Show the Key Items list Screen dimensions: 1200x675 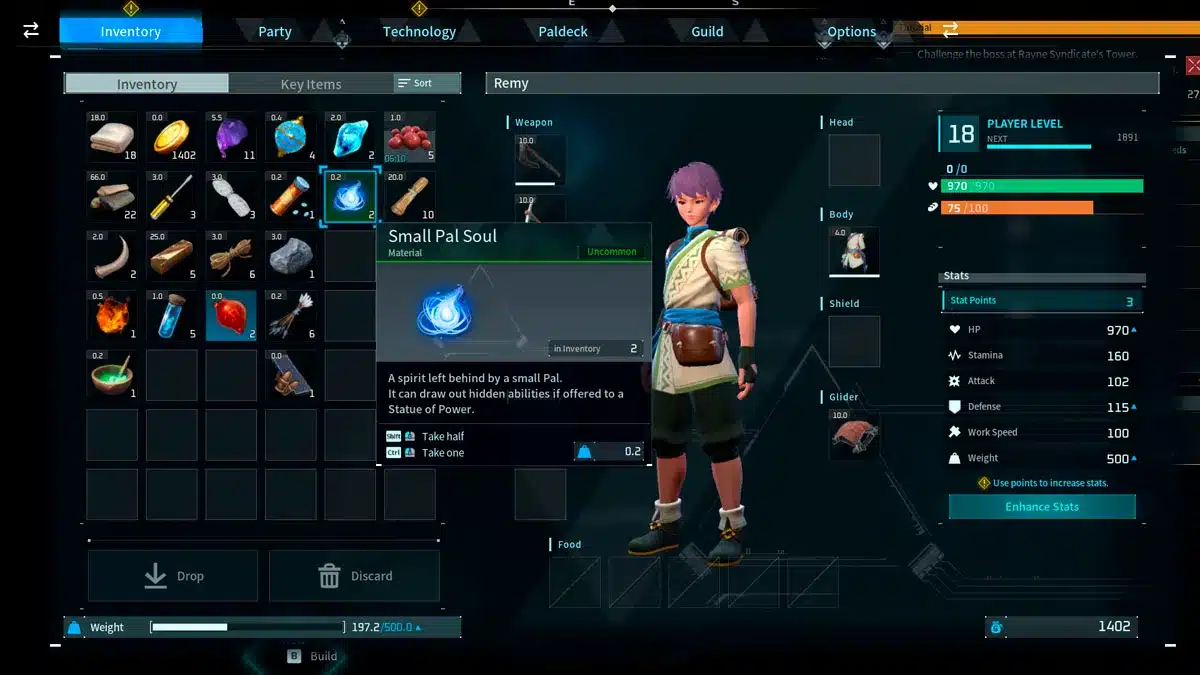[x=311, y=84]
